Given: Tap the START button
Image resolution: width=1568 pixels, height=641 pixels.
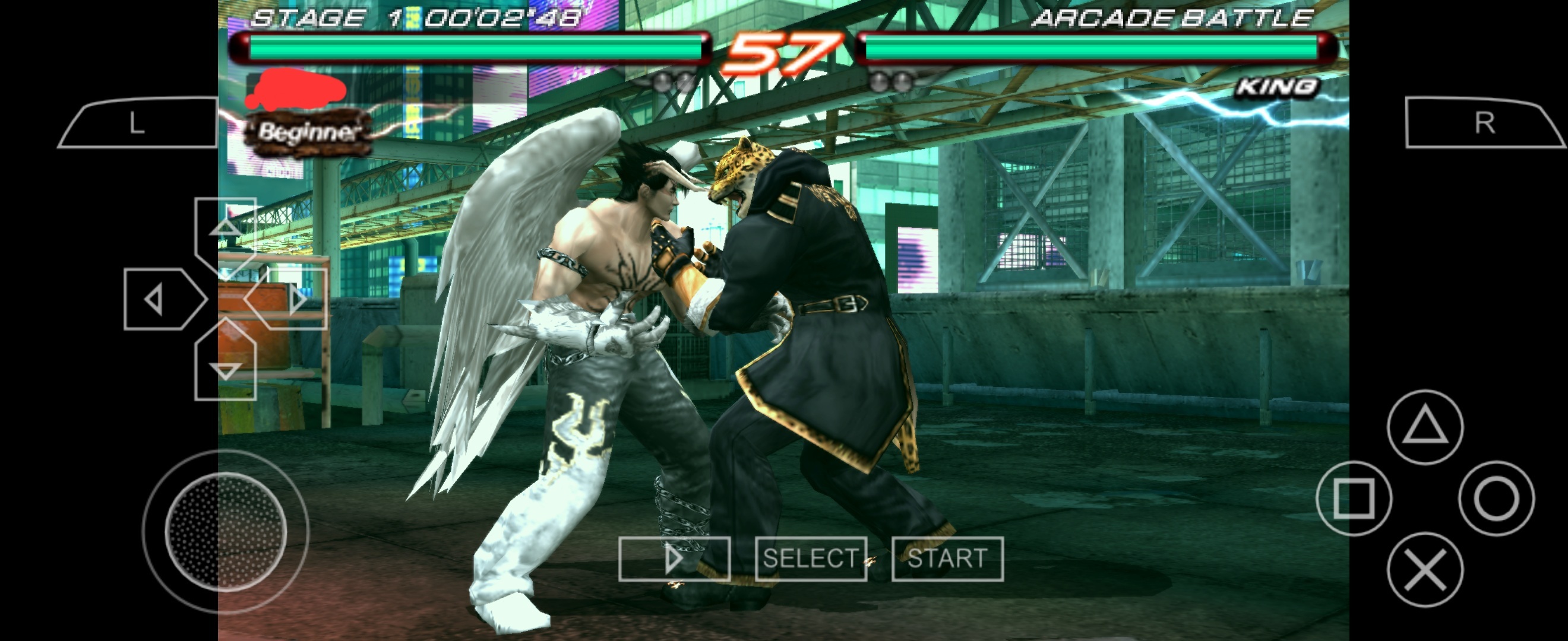Looking at the screenshot, I should click(x=947, y=559).
